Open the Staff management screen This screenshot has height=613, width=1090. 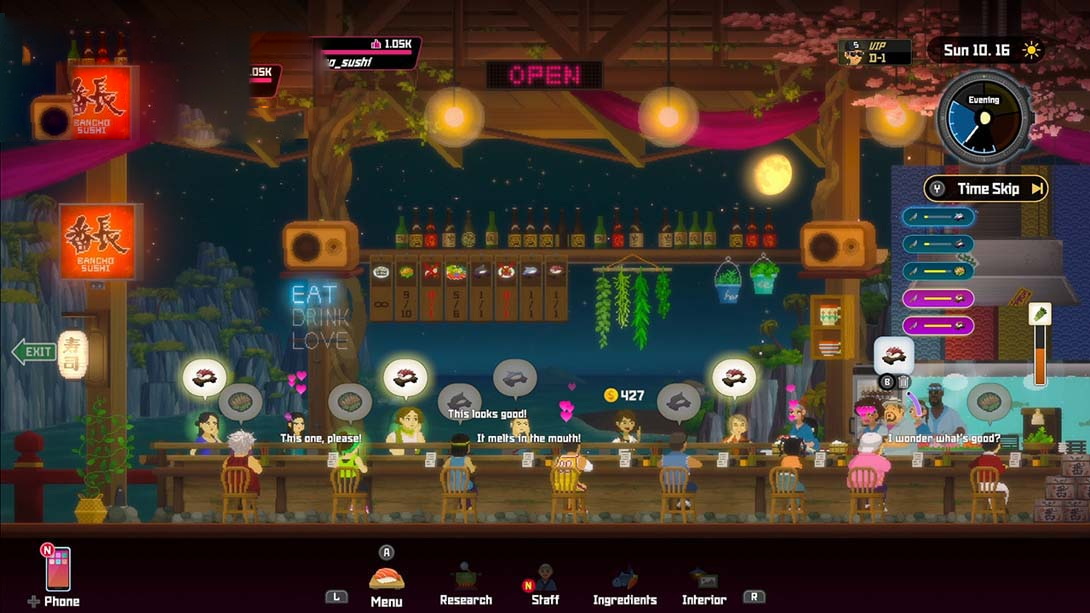545,581
